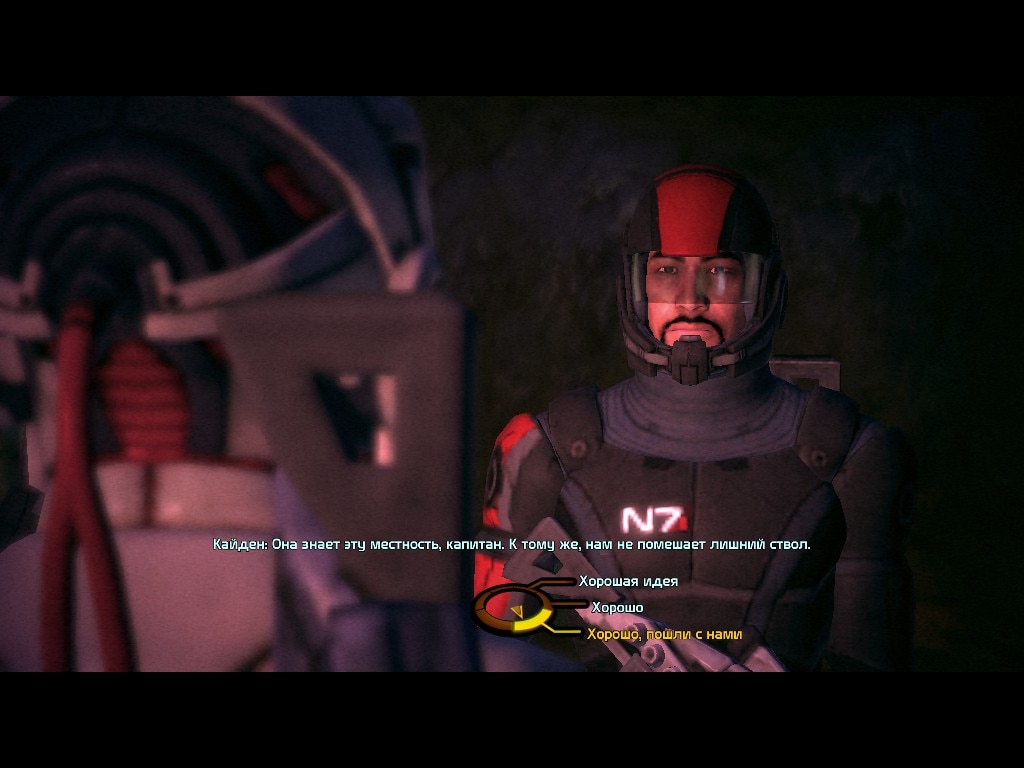
Task: Select the "Хорошо" dialogue option
Action: click(617, 607)
